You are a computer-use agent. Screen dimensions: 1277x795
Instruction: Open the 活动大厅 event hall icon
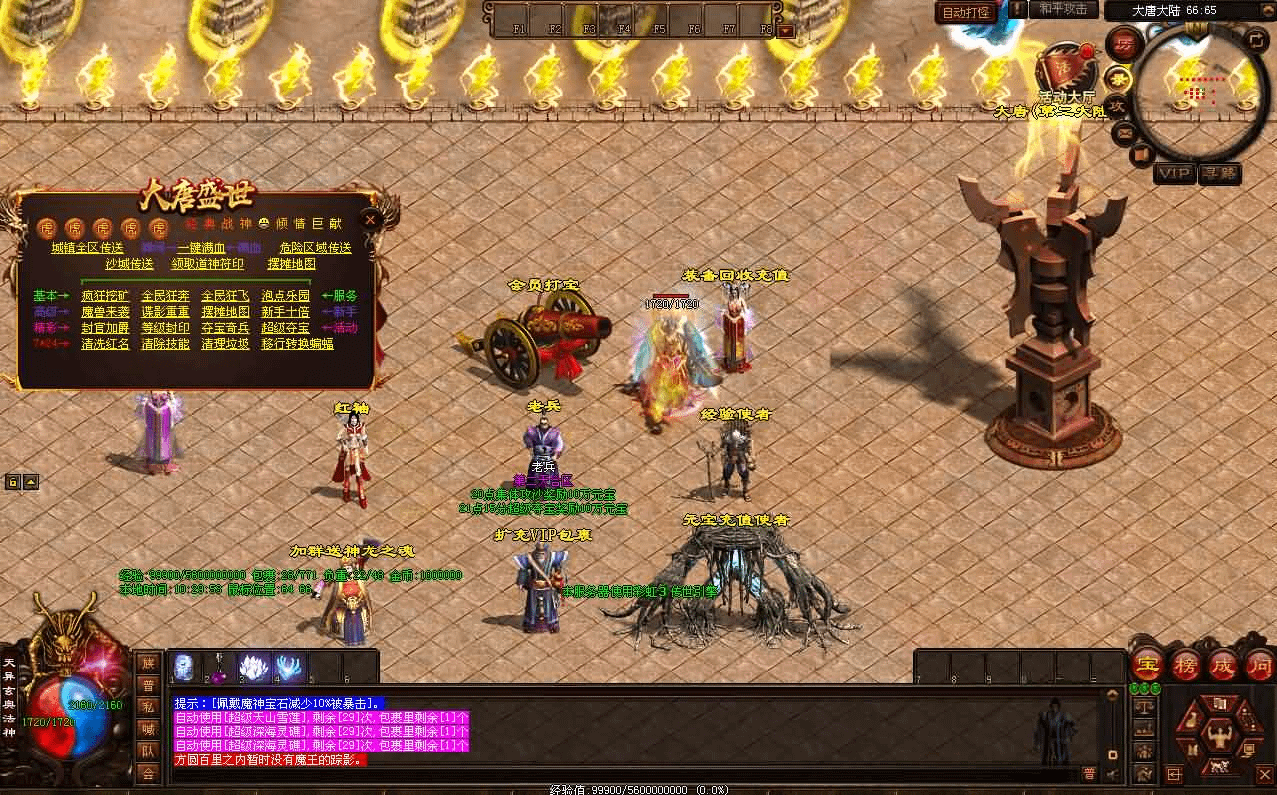pos(1061,72)
